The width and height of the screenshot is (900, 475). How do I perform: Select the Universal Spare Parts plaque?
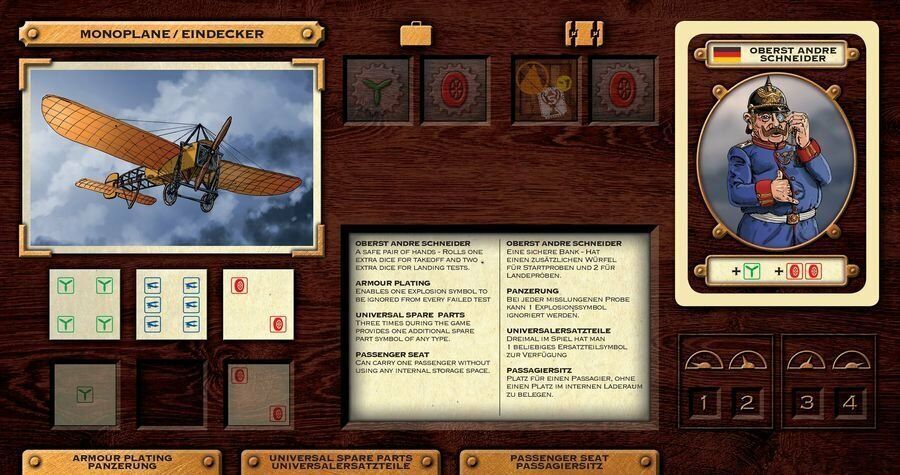[341, 463]
